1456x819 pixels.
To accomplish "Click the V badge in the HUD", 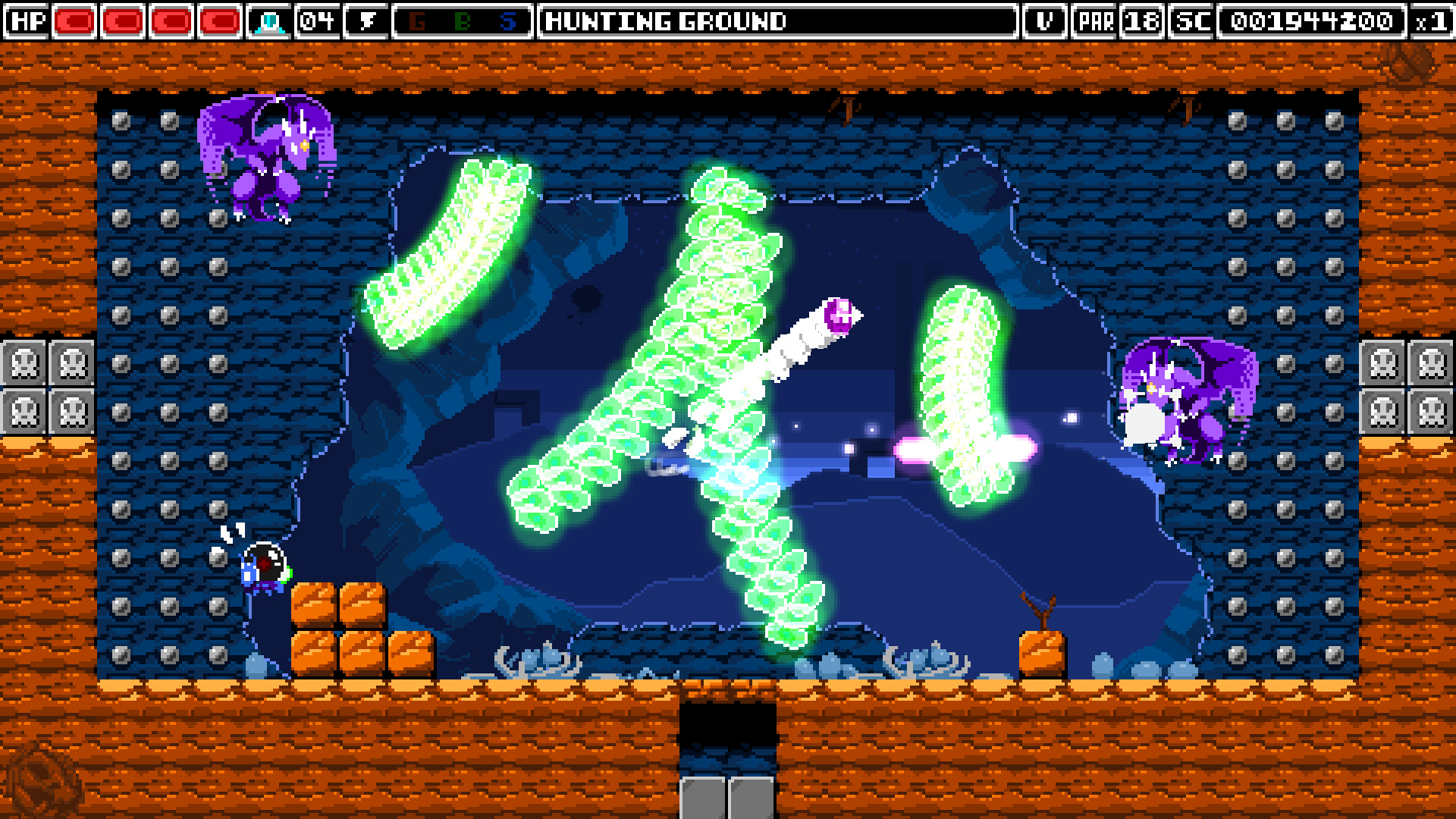I will tap(1044, 20).
